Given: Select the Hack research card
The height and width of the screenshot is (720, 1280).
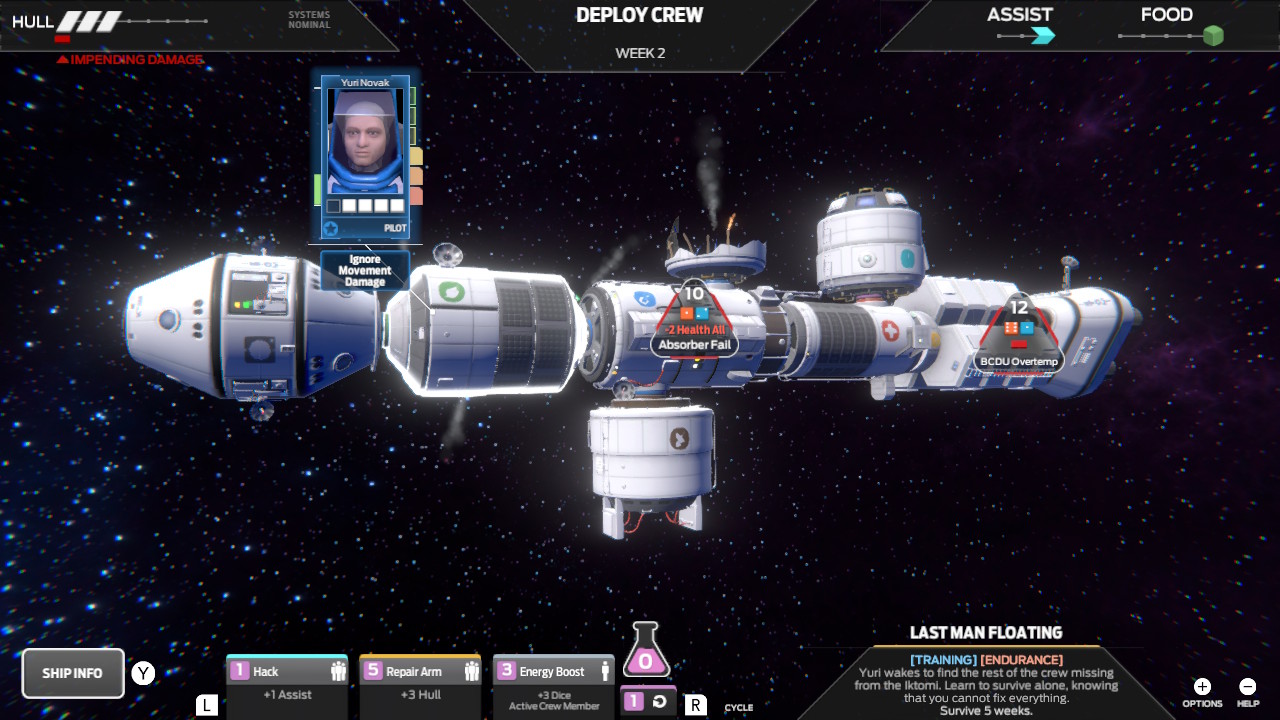Looking at the screenshot, I should tap(287, 684).
